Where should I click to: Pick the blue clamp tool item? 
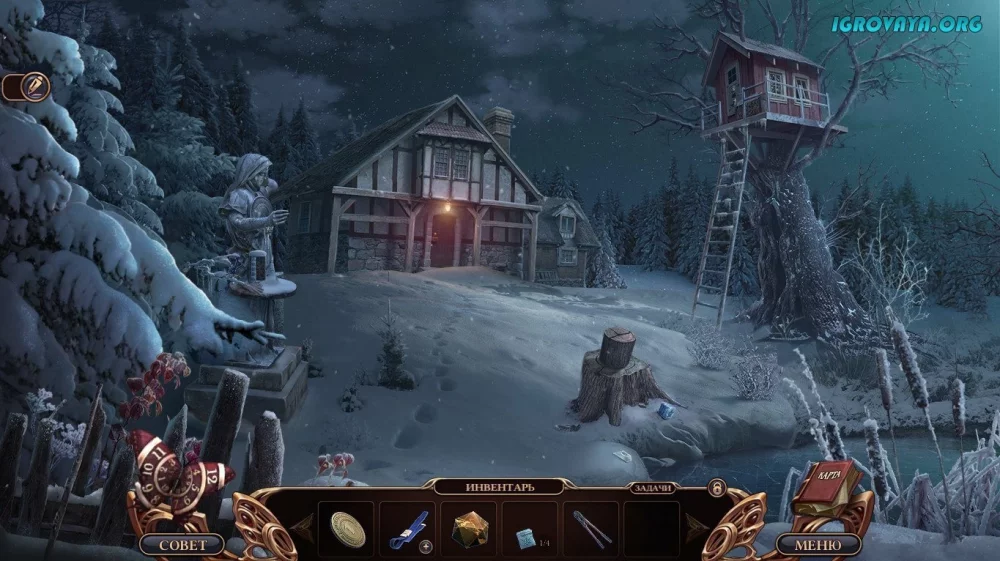click(408, 529)
